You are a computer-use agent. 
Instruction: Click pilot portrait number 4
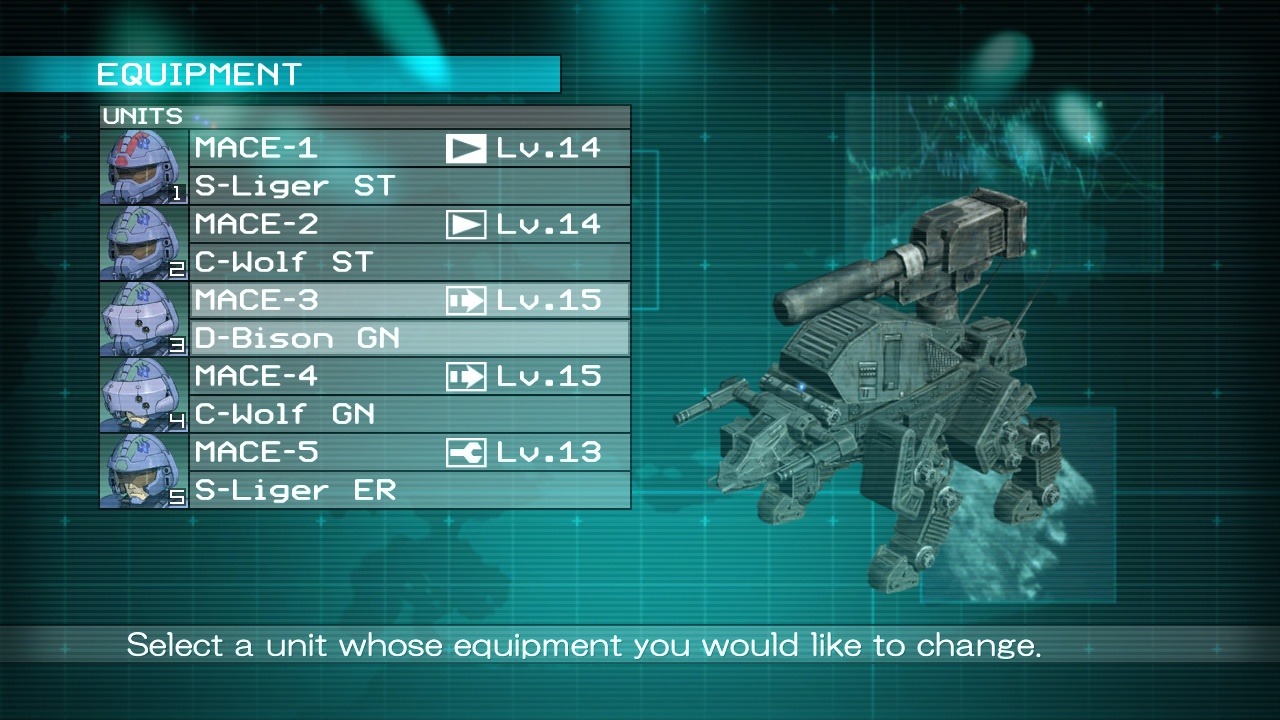click(x=145, y=395)
